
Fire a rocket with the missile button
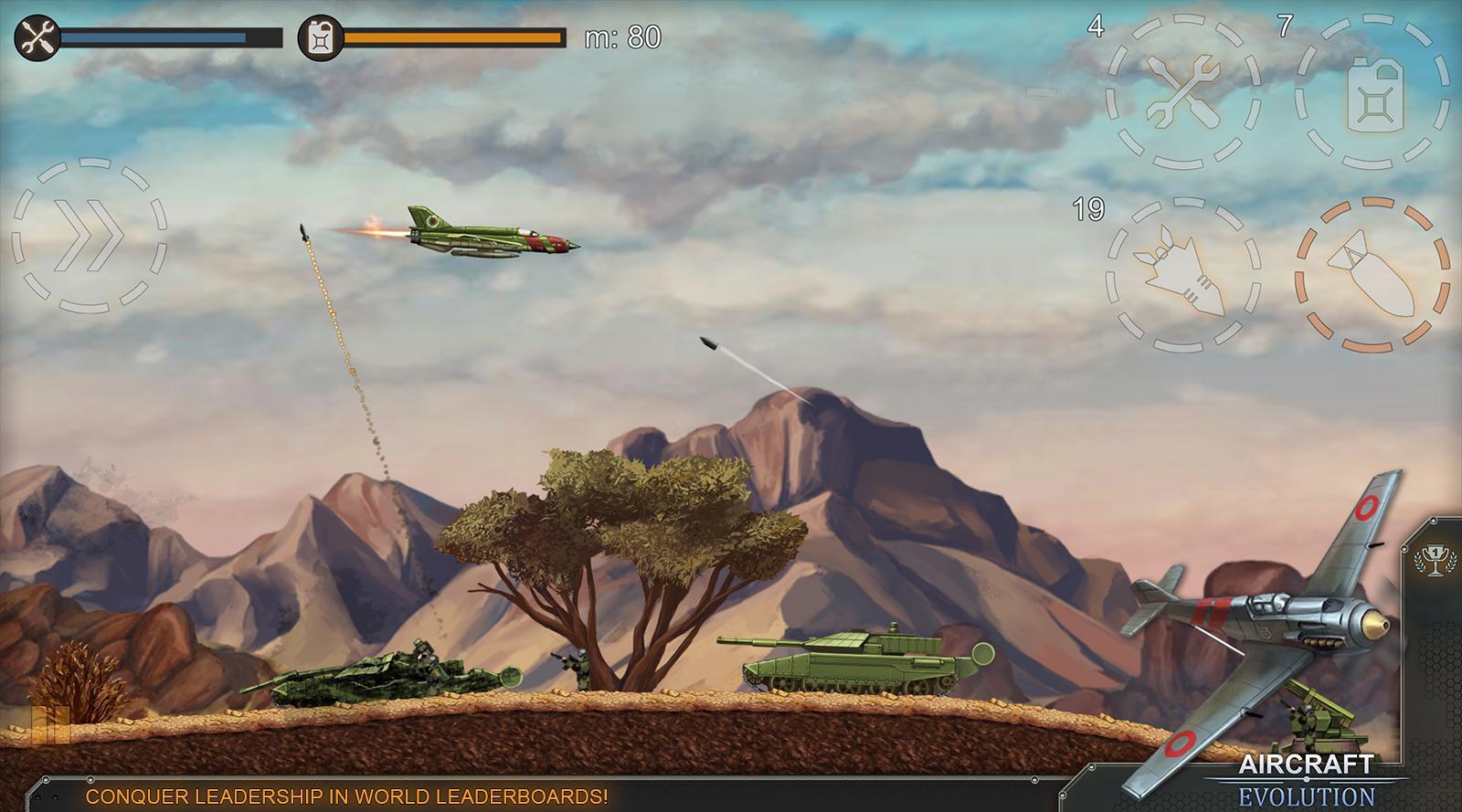pyautogui.click(x=1183, y=274)
